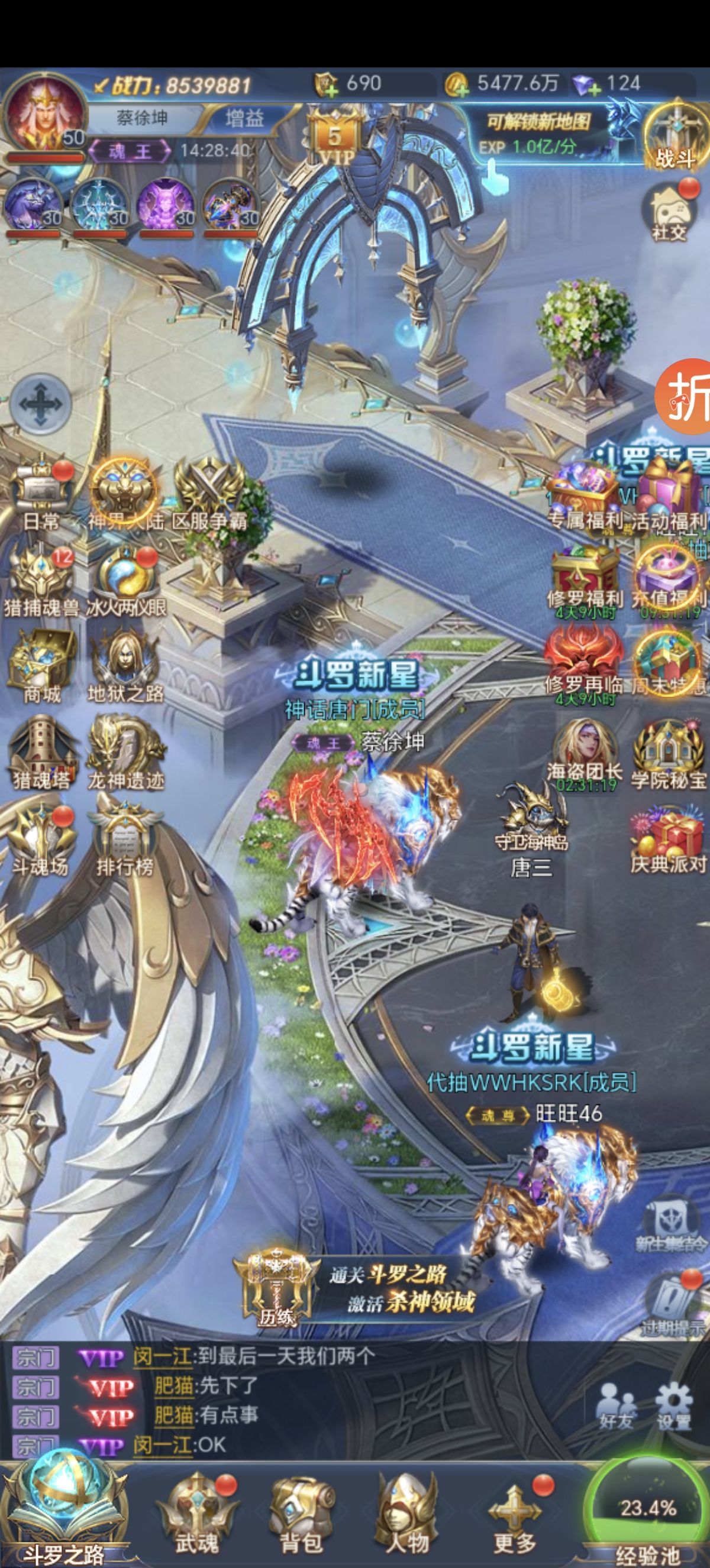Open the 背包 backpack
The height and width of the screenshot is (1568, 710).
coord(301,1512)
